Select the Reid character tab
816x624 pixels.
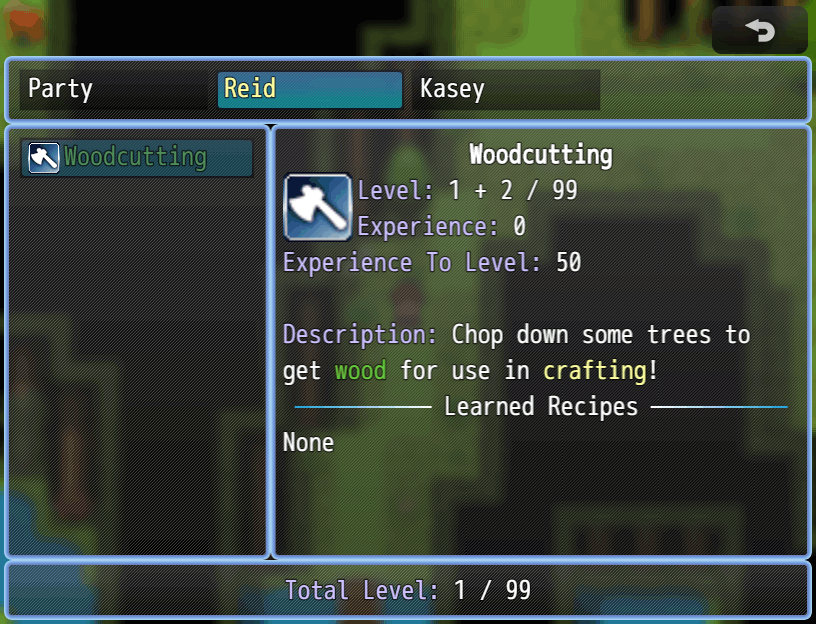(309, 89)
